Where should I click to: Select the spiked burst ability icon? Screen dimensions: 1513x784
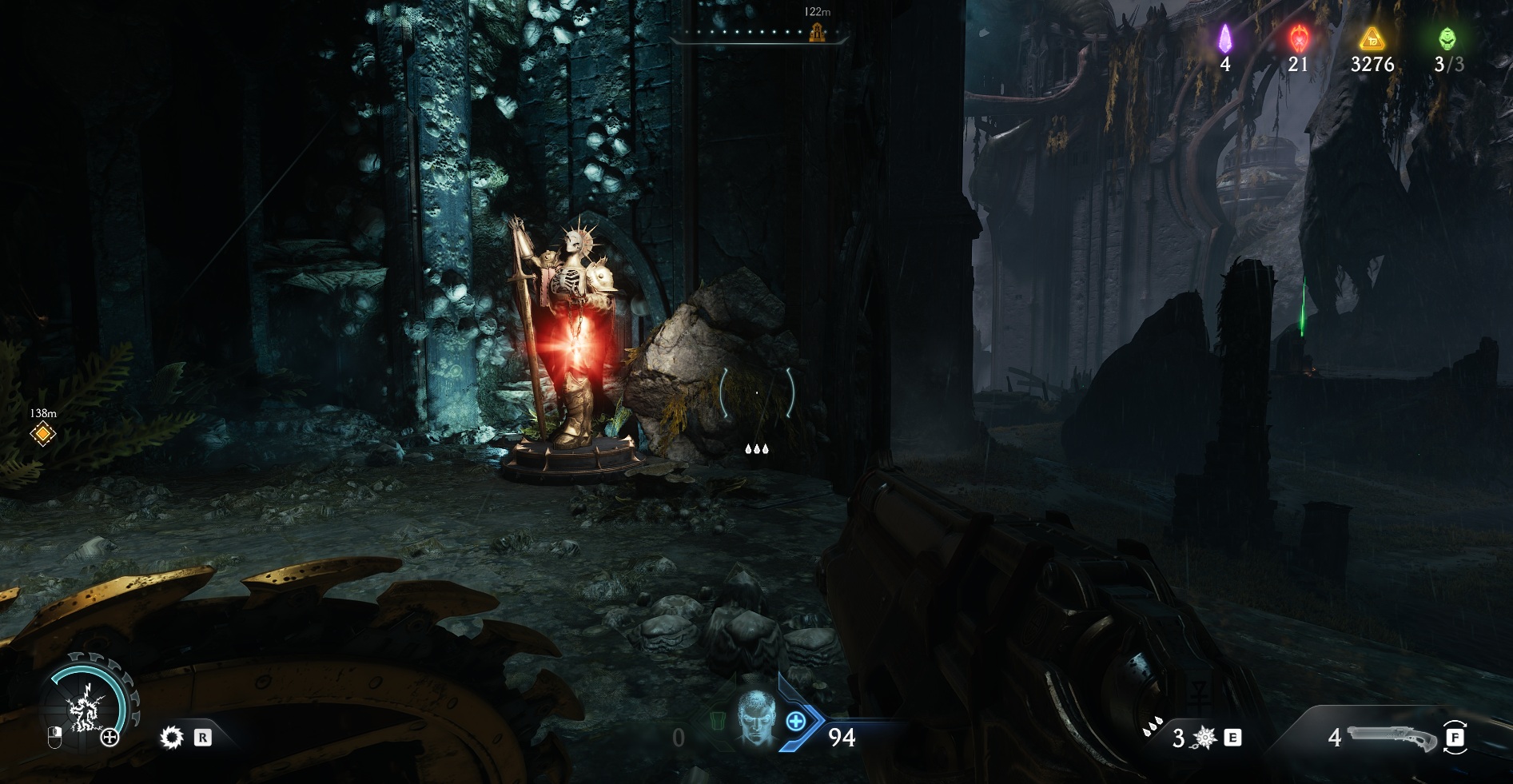[171, 737]
